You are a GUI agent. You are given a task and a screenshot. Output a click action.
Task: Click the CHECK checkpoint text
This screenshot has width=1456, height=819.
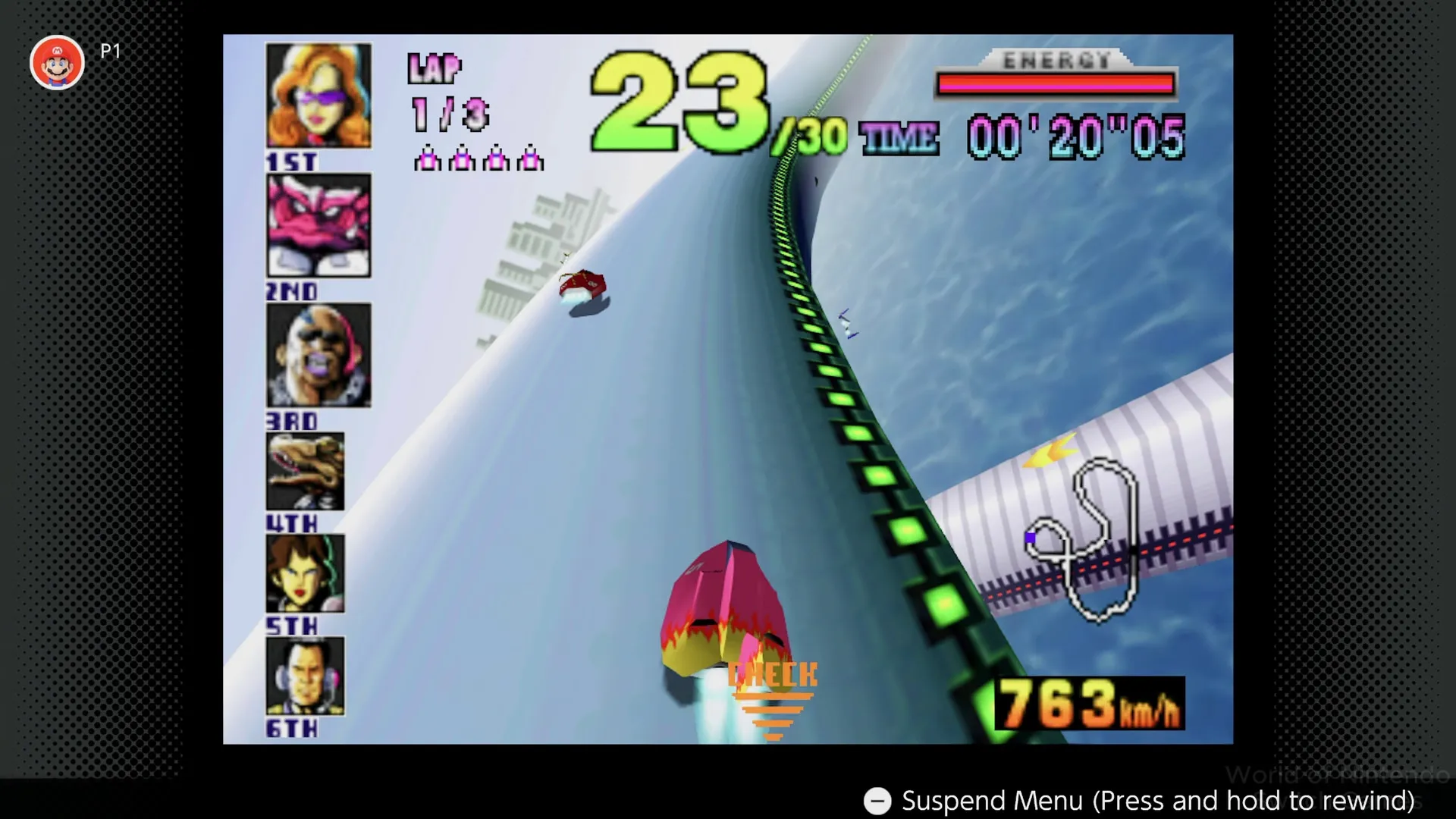tap(772, 673)
